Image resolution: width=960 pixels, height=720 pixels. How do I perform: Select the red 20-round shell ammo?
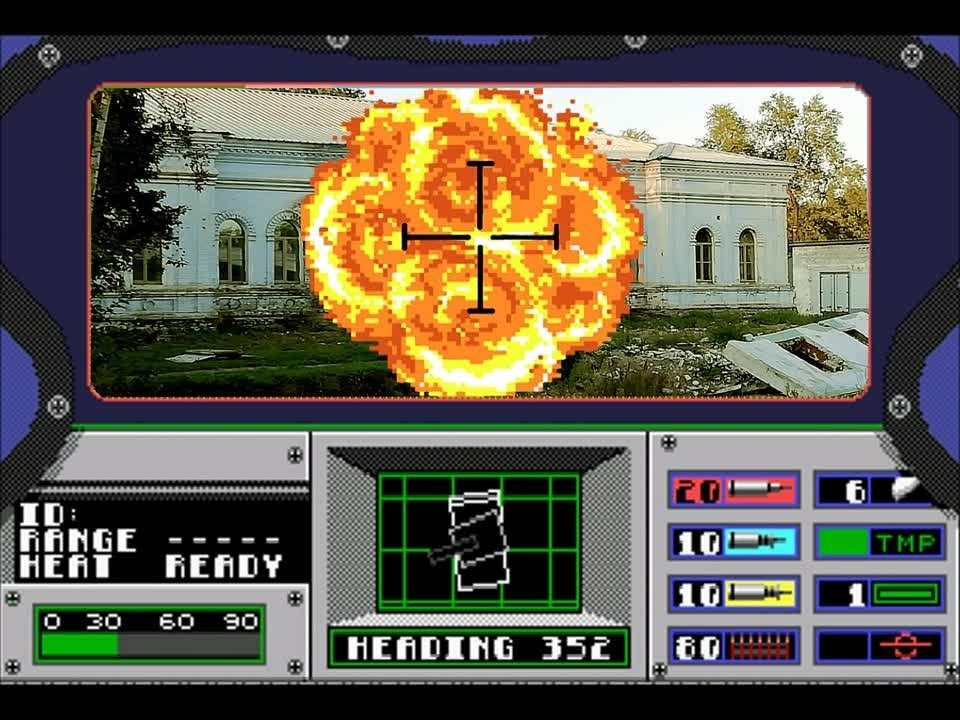point(734,490)
